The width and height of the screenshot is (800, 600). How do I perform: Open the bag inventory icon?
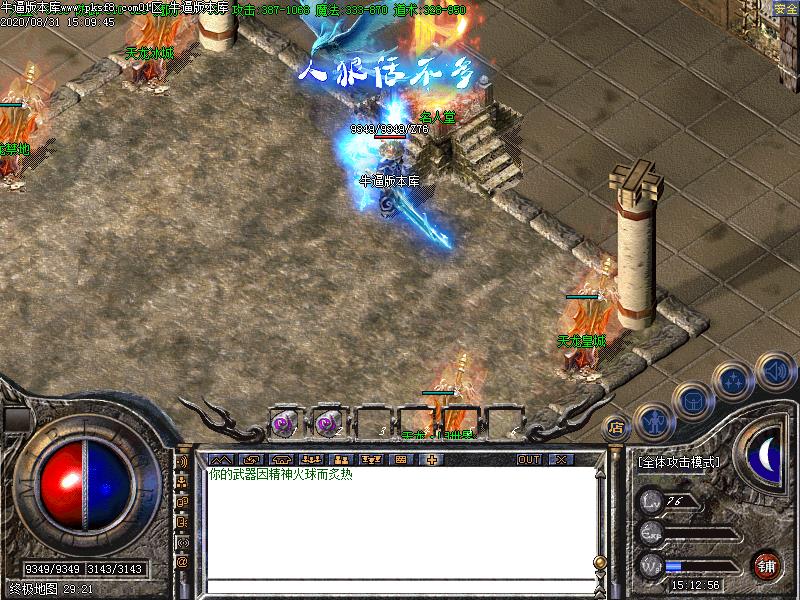pos(691,400)
